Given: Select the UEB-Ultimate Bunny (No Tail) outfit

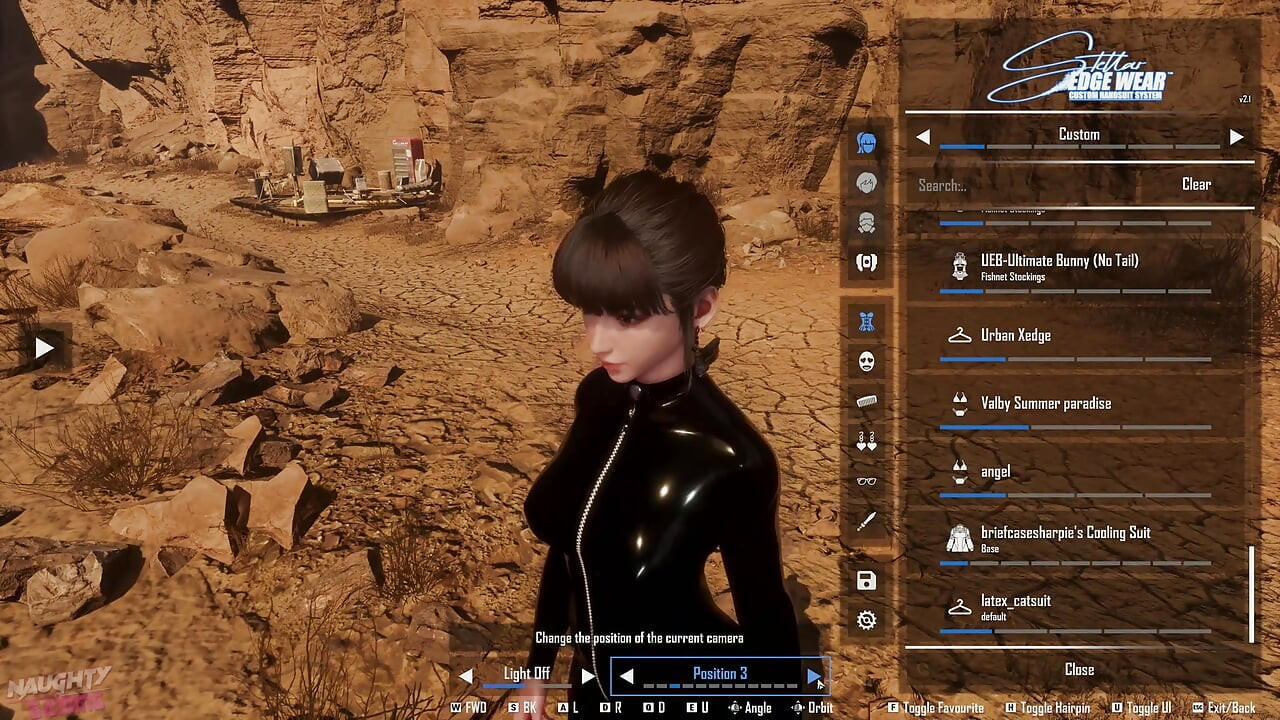Looking at the screenshot, I should [x=1060, y=261].
